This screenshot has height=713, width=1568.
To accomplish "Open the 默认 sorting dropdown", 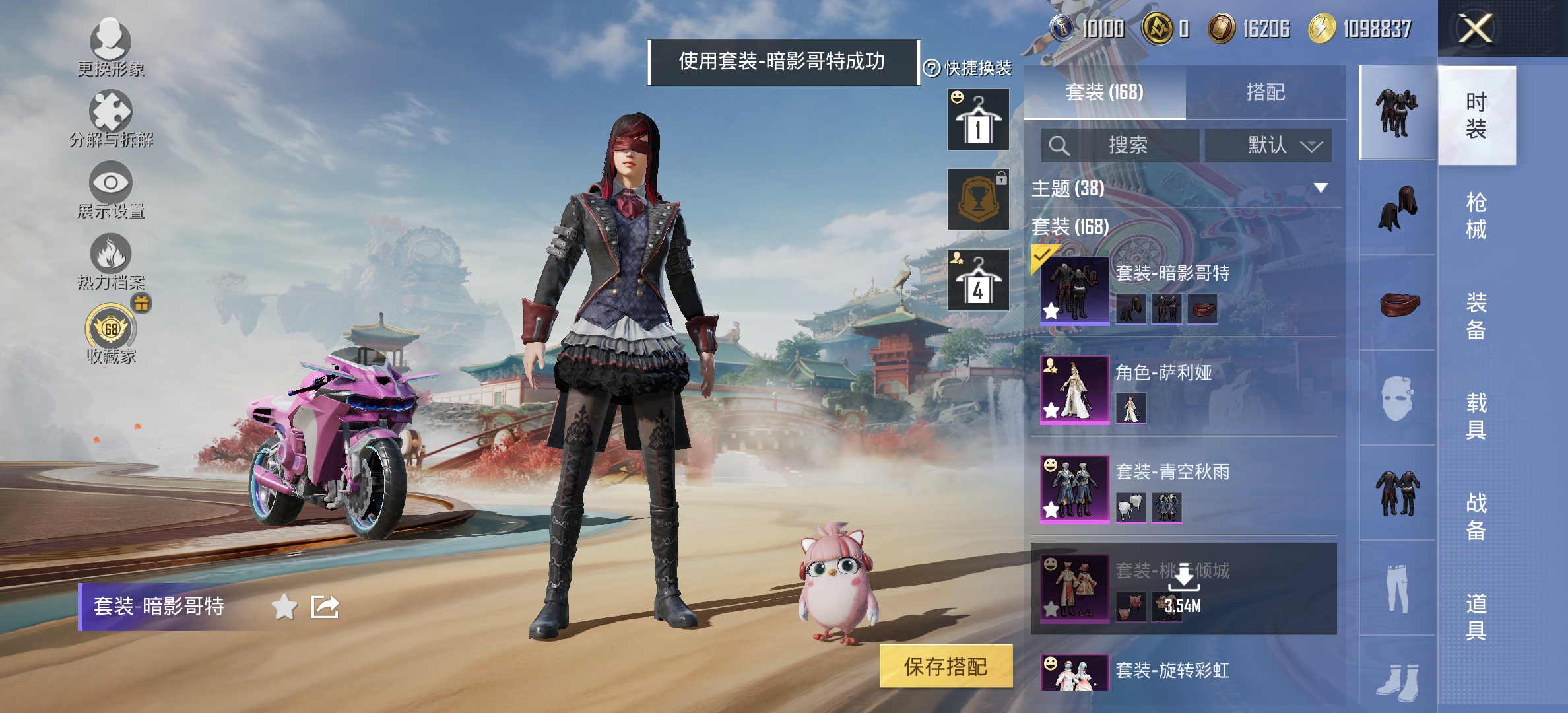I will [x=1268, y=146].
